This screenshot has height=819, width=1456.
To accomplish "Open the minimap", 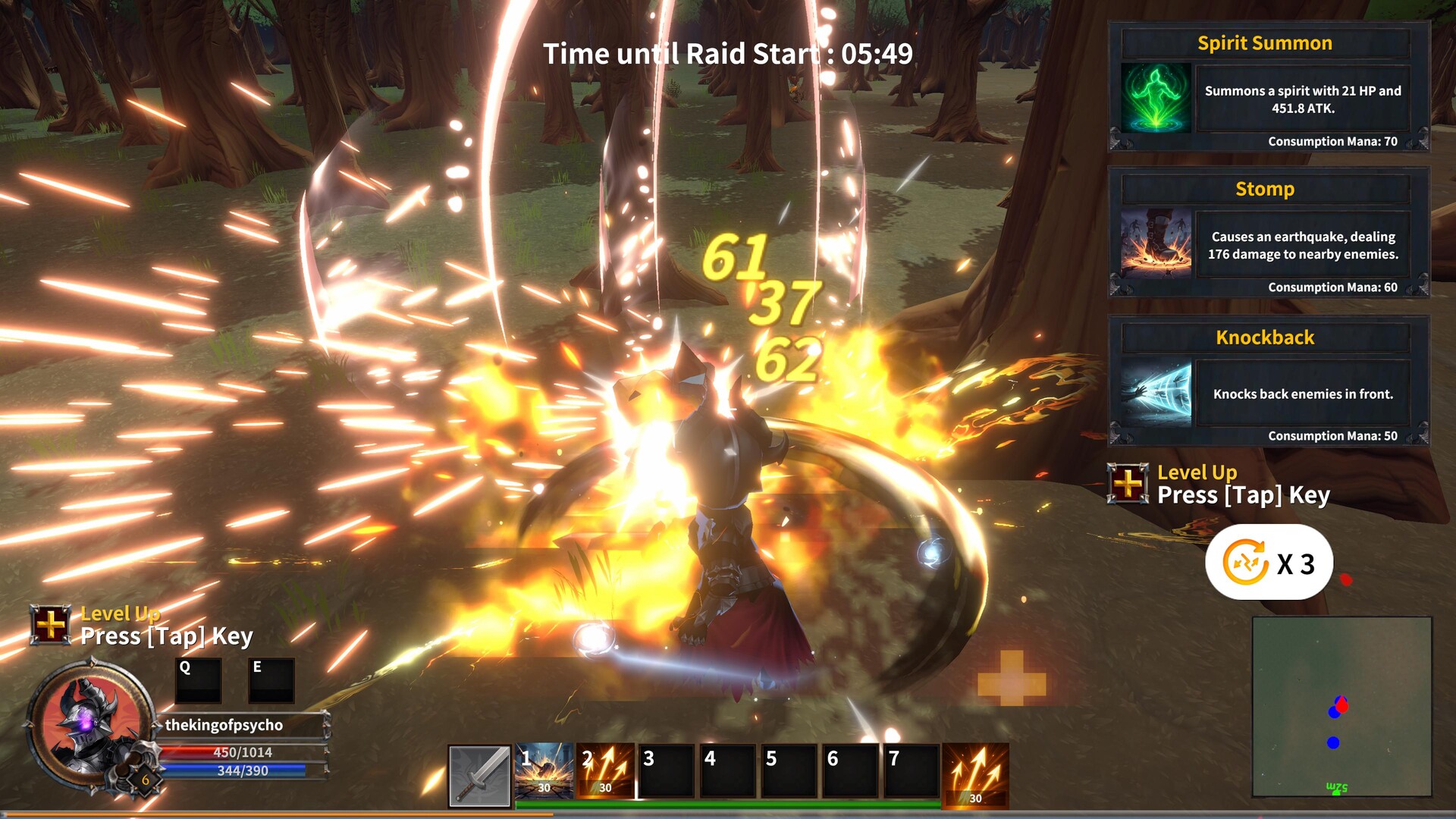I will (1341, 707).
